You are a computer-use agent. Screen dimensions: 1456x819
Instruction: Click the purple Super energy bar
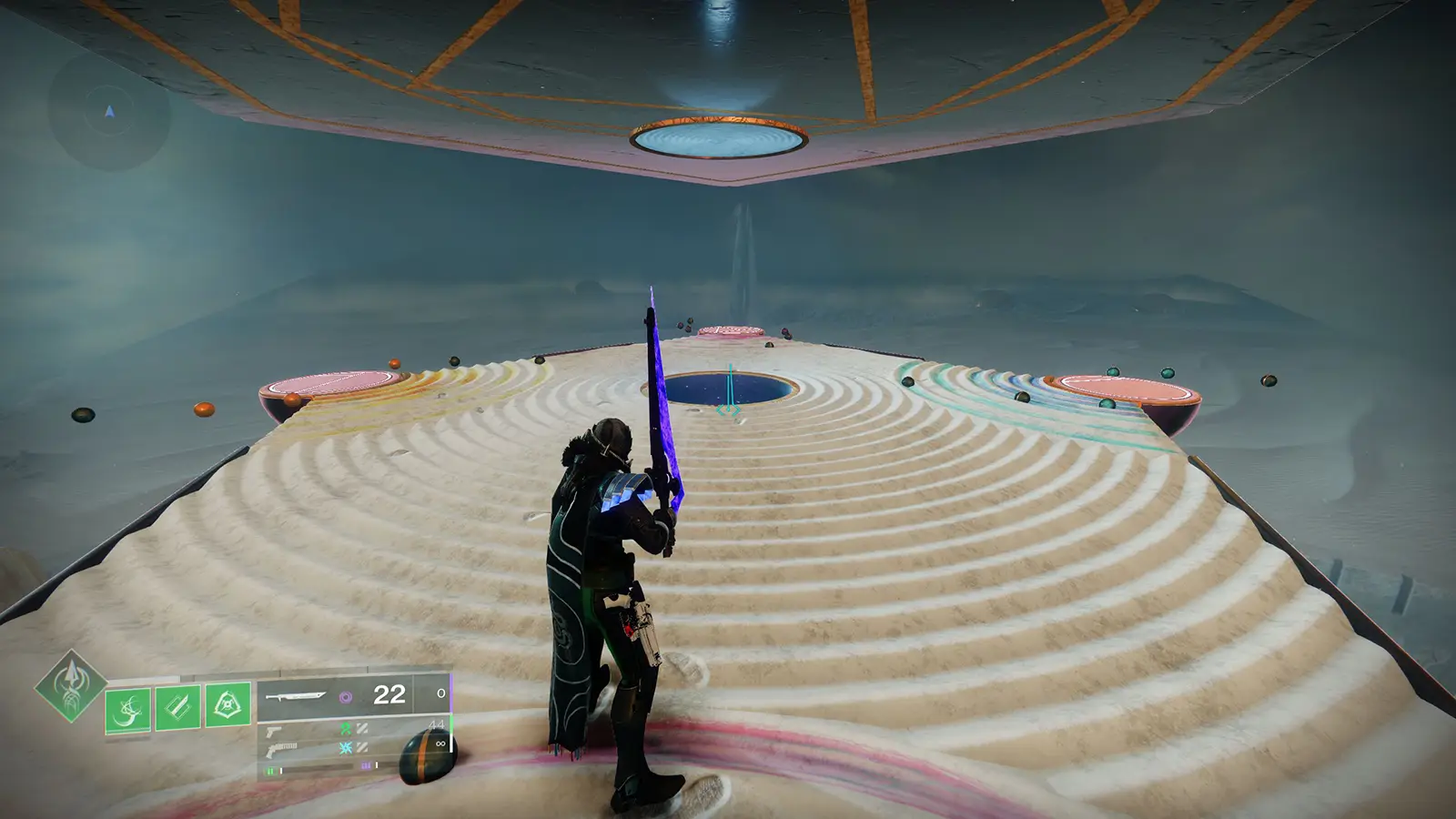[366, 764]
